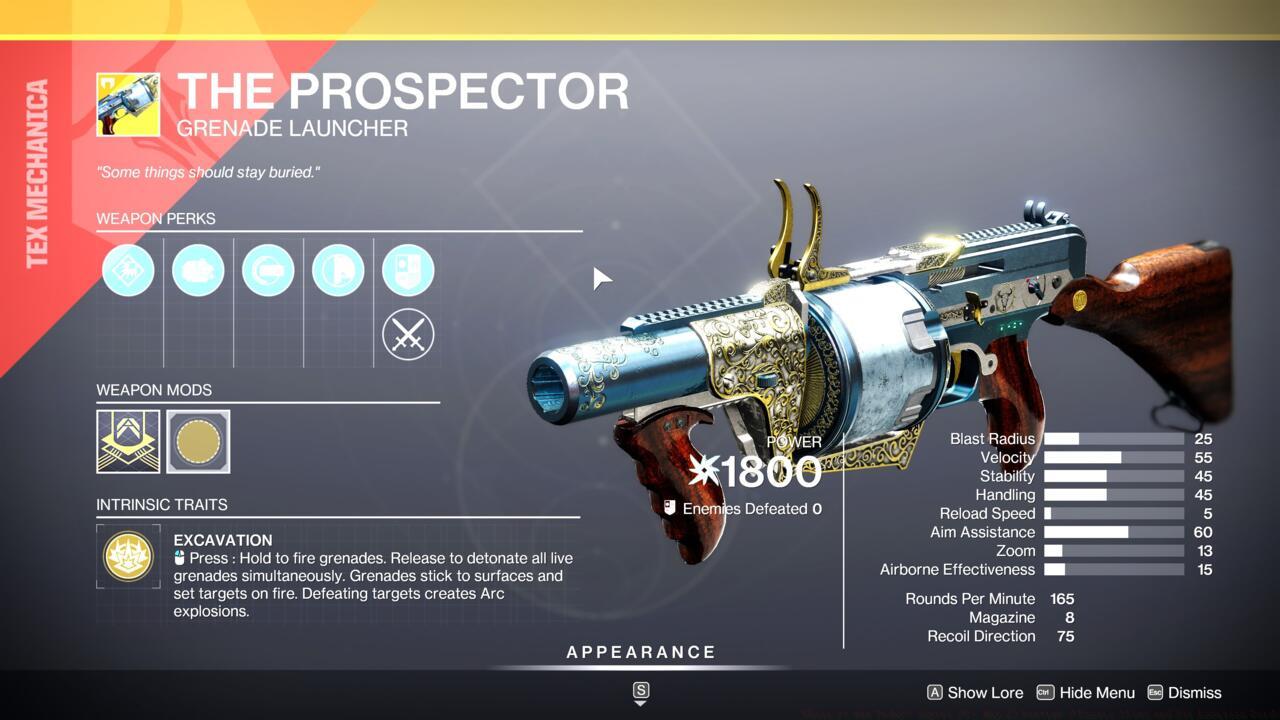Open the empty golden mod slot
Viewport: 1280px width, 720px height.
pyautogui.click(x=197, y=441)
